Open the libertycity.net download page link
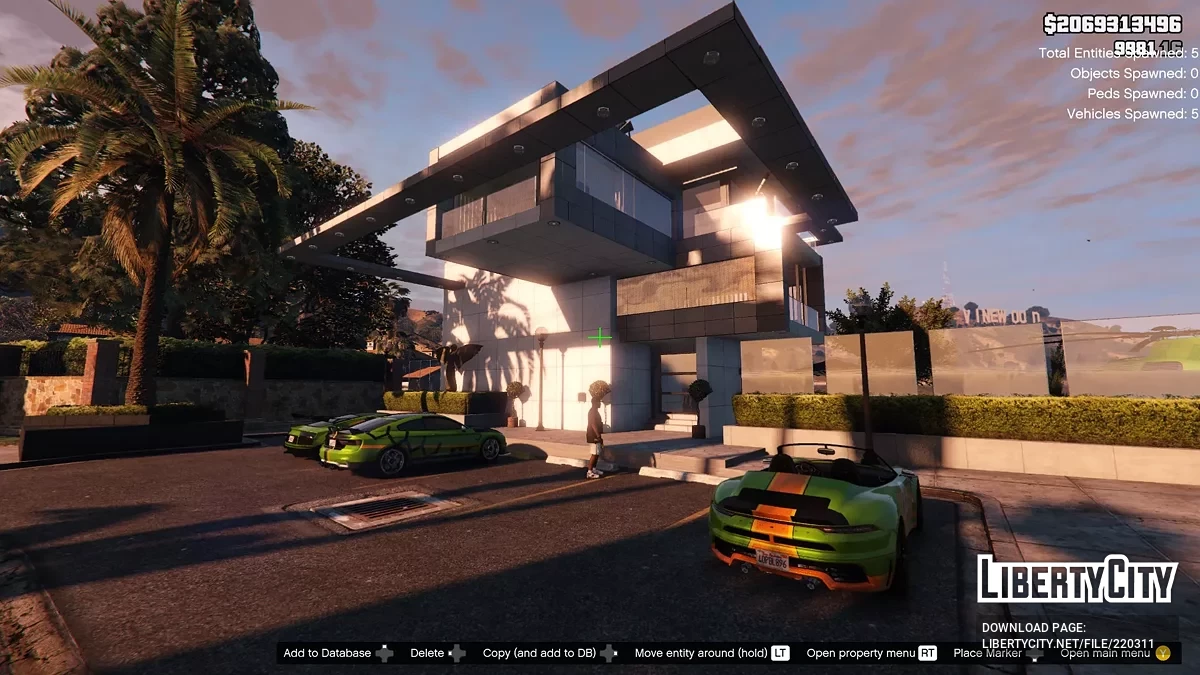1200x675 pixels. tap(1067, 643)
